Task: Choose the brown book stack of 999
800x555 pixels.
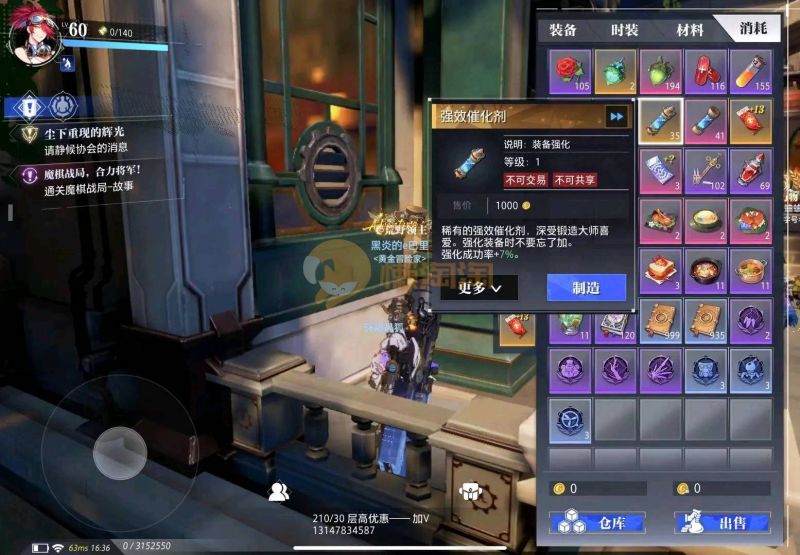Action: pyautogui.click(x=661, y=320)
